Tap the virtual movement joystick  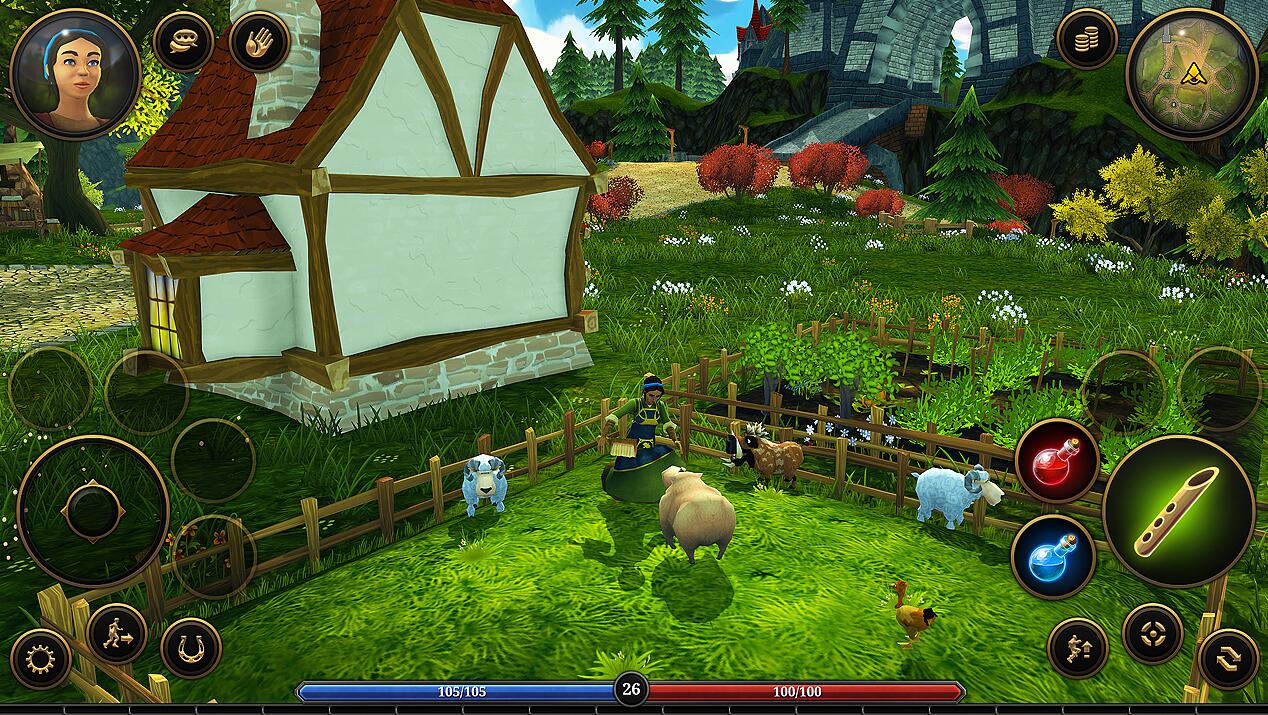93,511
